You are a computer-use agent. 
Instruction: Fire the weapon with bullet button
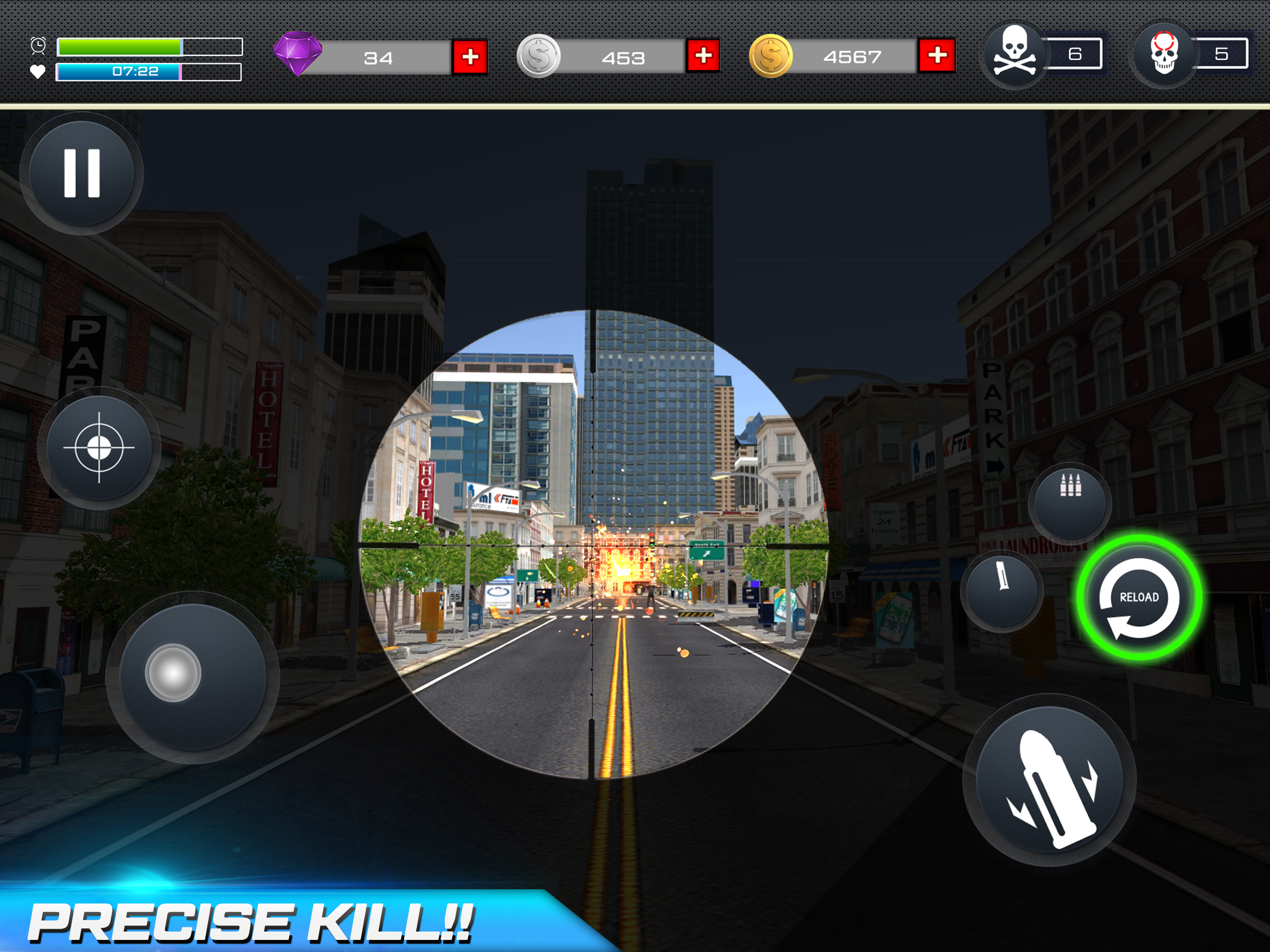pyautogui.click(x=1050, y=781)
